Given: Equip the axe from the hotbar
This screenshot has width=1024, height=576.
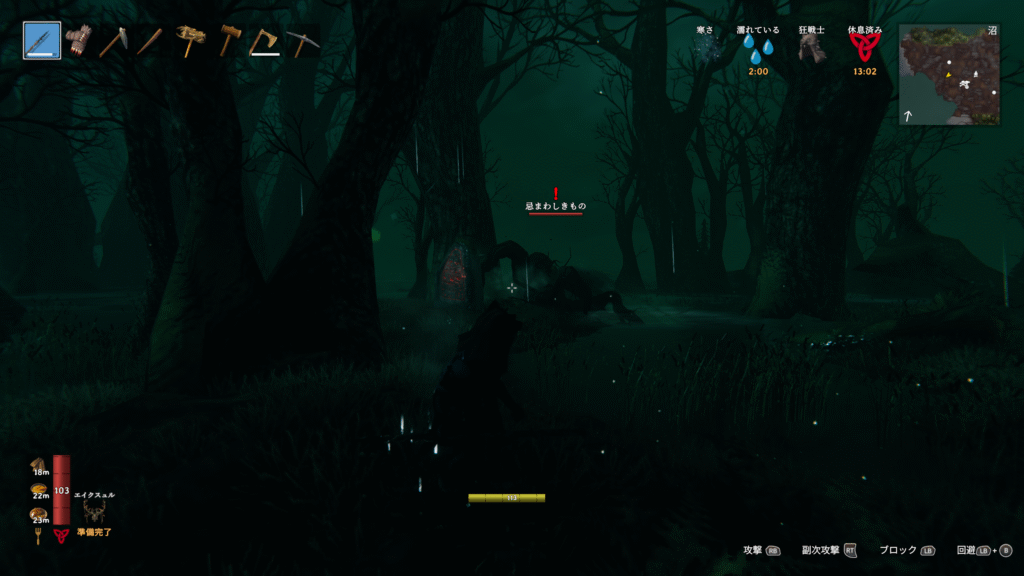Looking at the screenshot, I should click(x=265, y=41).
